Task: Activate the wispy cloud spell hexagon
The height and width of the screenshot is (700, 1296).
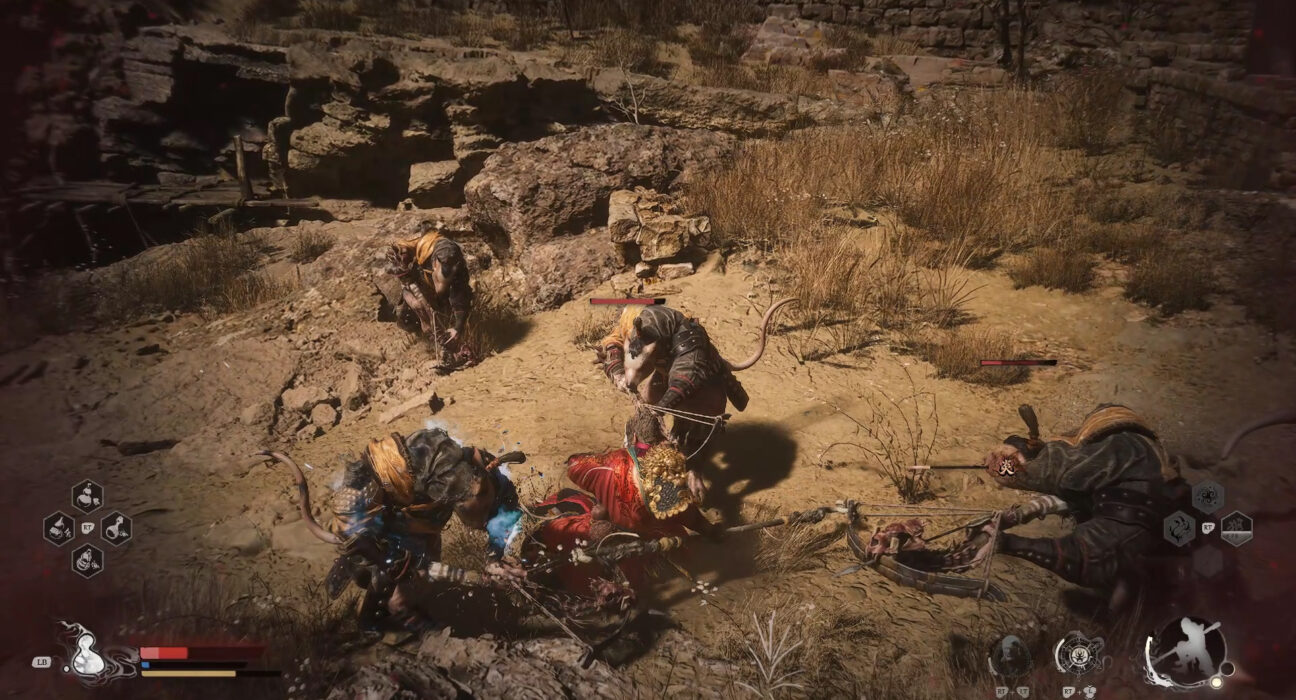Action: 1179,528
